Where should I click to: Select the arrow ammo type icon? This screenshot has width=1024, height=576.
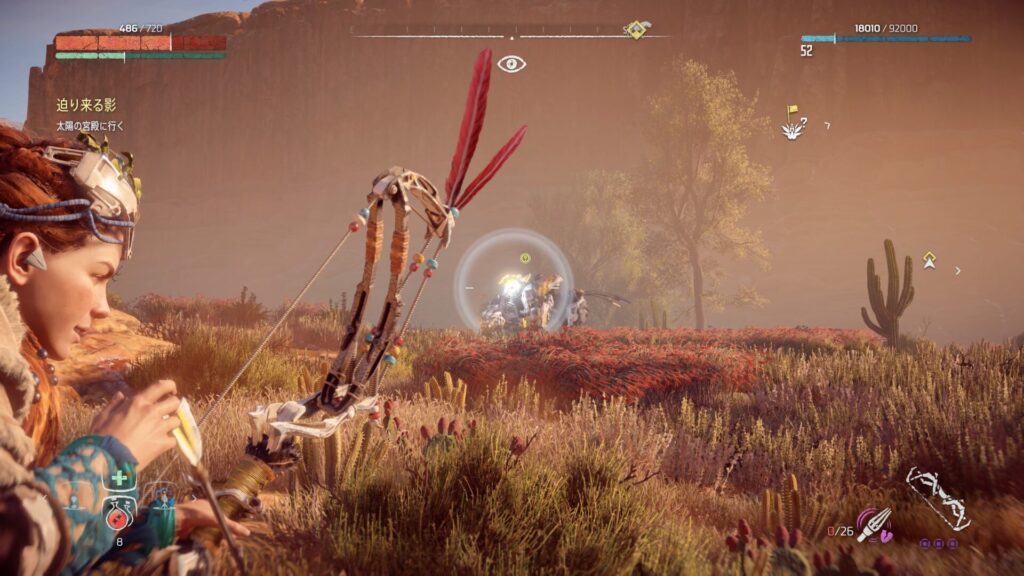point(872,523)
